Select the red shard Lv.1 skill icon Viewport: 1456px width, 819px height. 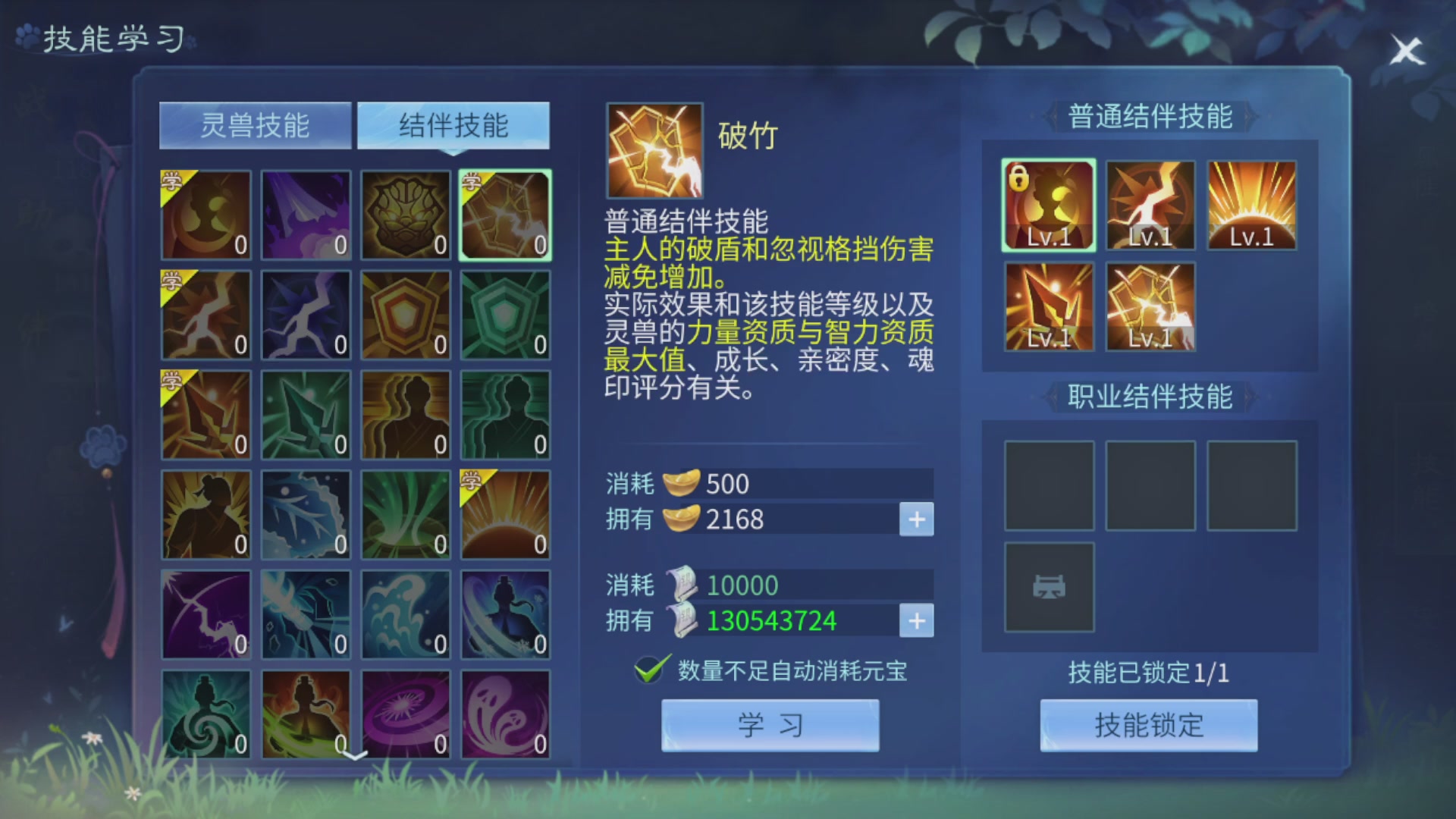pyautogui.click(x=1049, y=306)
